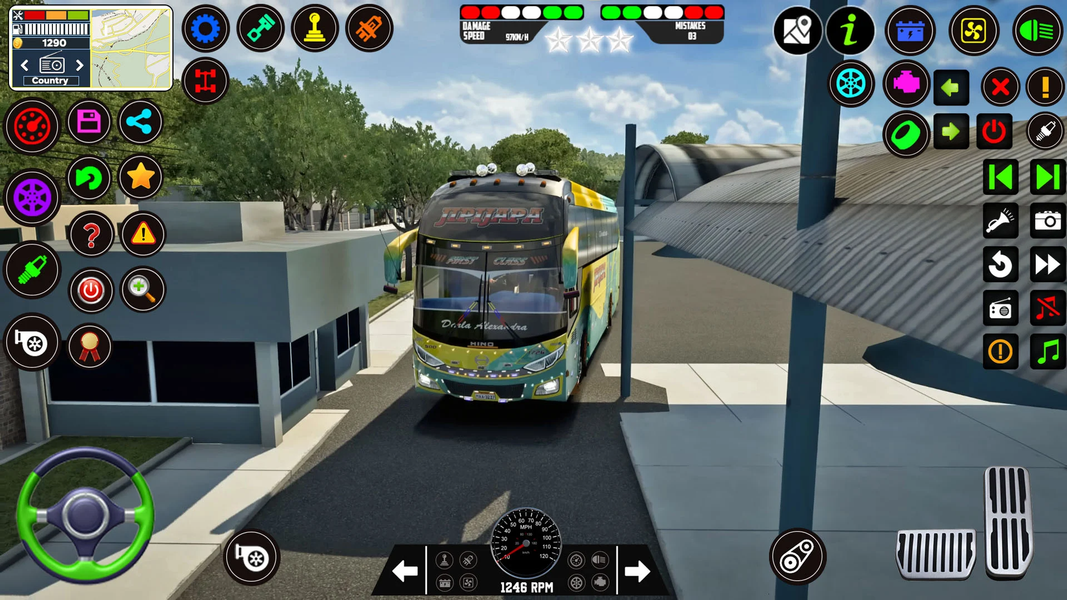Take a photo with the camera icon
This screenshot has height=600, width=1067.
pyautogui.click(x=1048, y=221)
